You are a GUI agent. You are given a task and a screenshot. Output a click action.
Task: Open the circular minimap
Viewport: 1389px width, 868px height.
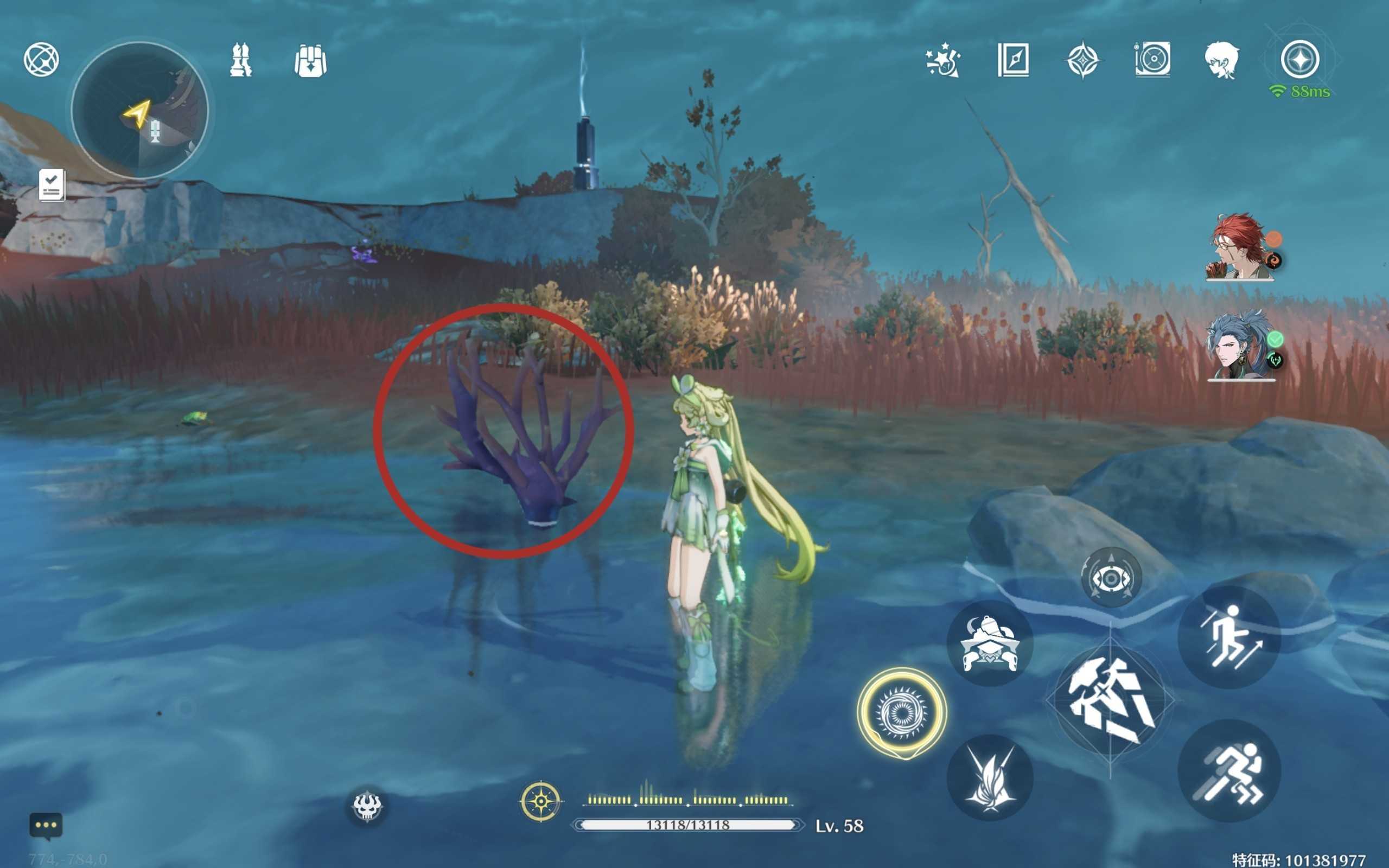pyautogui.click(x=139, y=110)
